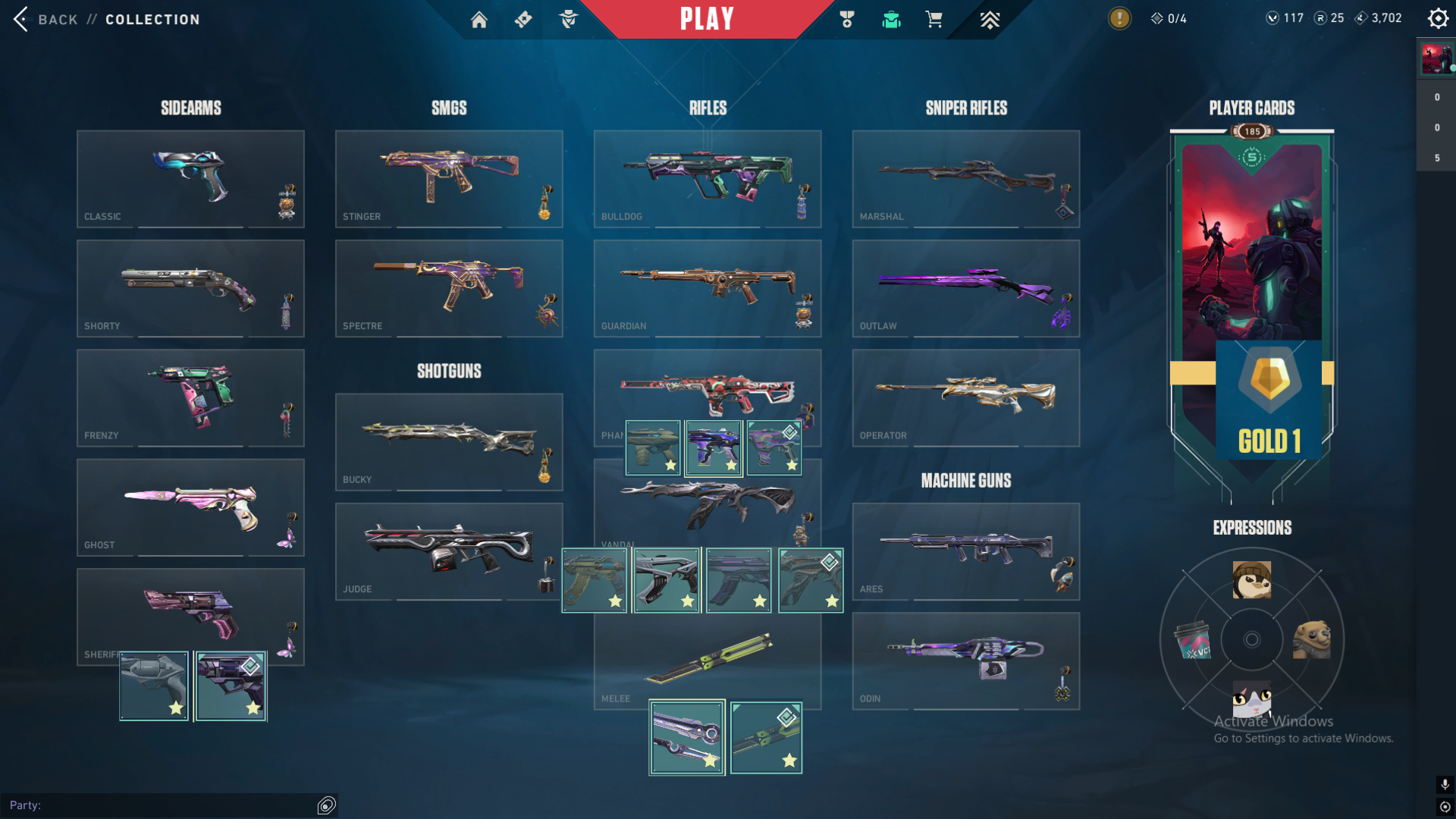Screen dimensions: 1456x819
Task: Select the Stinger SMG tile
Action: tap(449, 178)
